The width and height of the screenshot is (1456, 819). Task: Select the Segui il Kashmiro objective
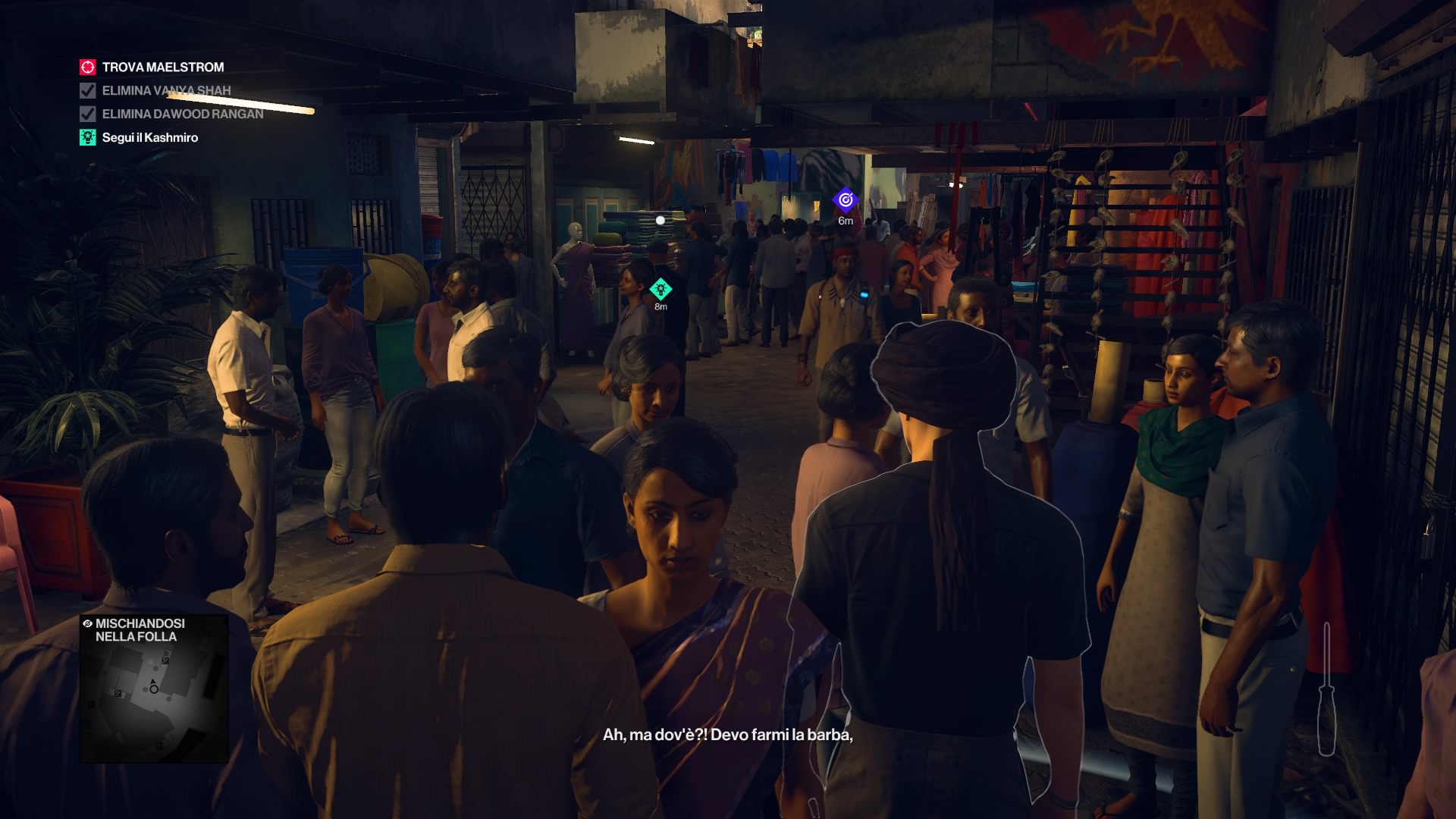pos(149,138)
